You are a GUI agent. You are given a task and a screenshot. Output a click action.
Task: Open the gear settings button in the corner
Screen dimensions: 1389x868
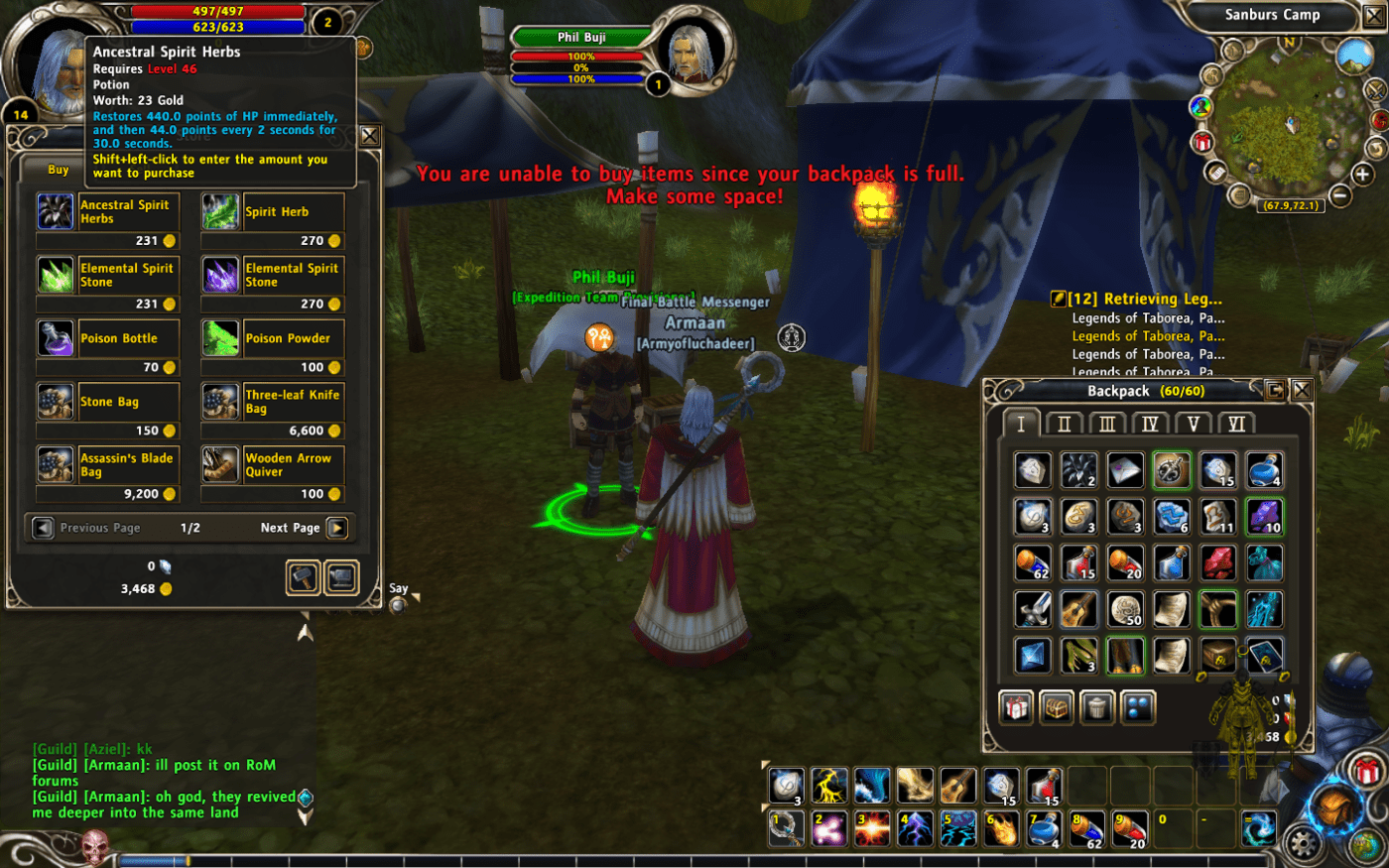click(x=1303, y=844)
